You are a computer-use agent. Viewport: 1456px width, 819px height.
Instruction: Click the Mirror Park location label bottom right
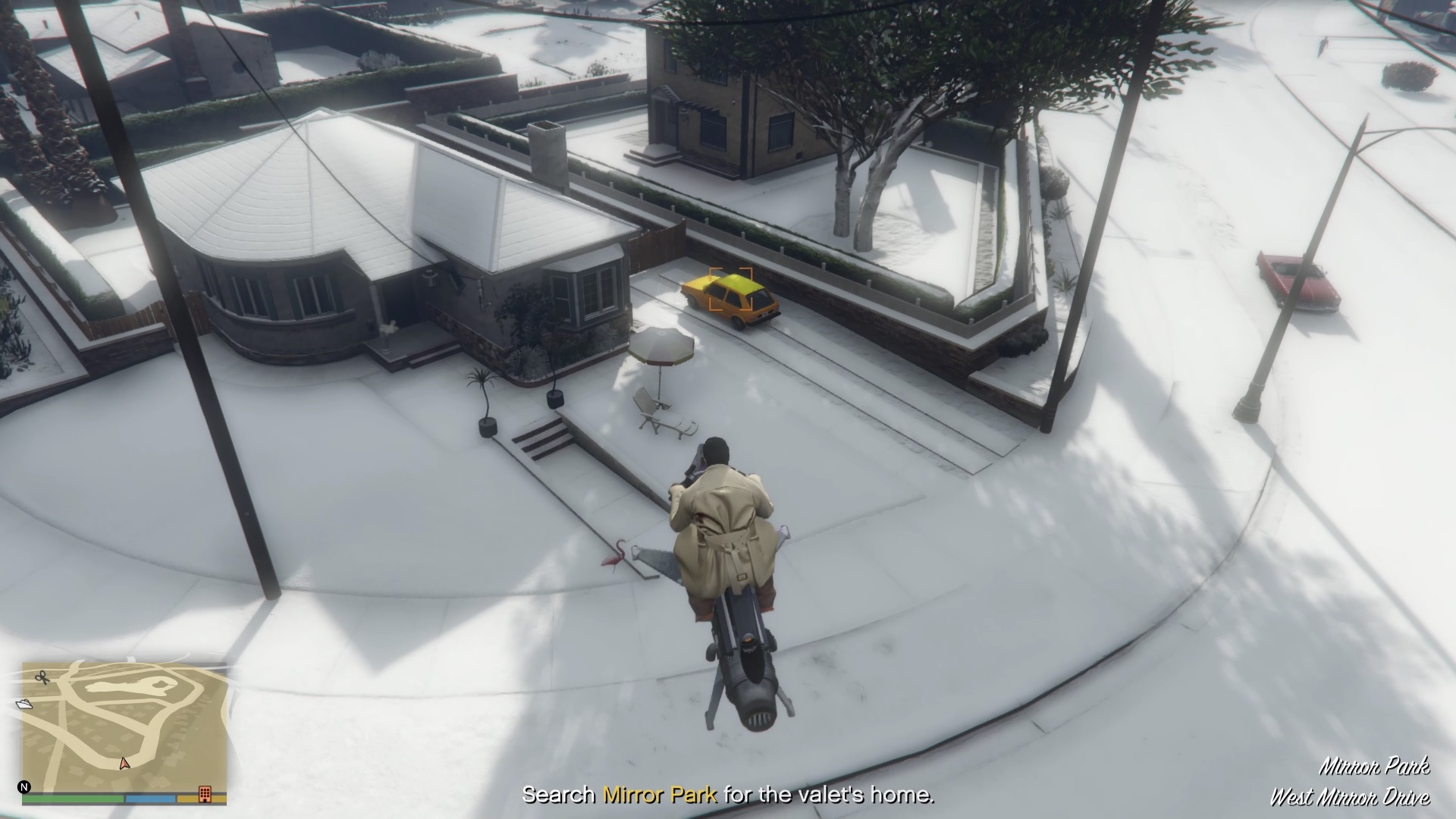coord(1376,767)
